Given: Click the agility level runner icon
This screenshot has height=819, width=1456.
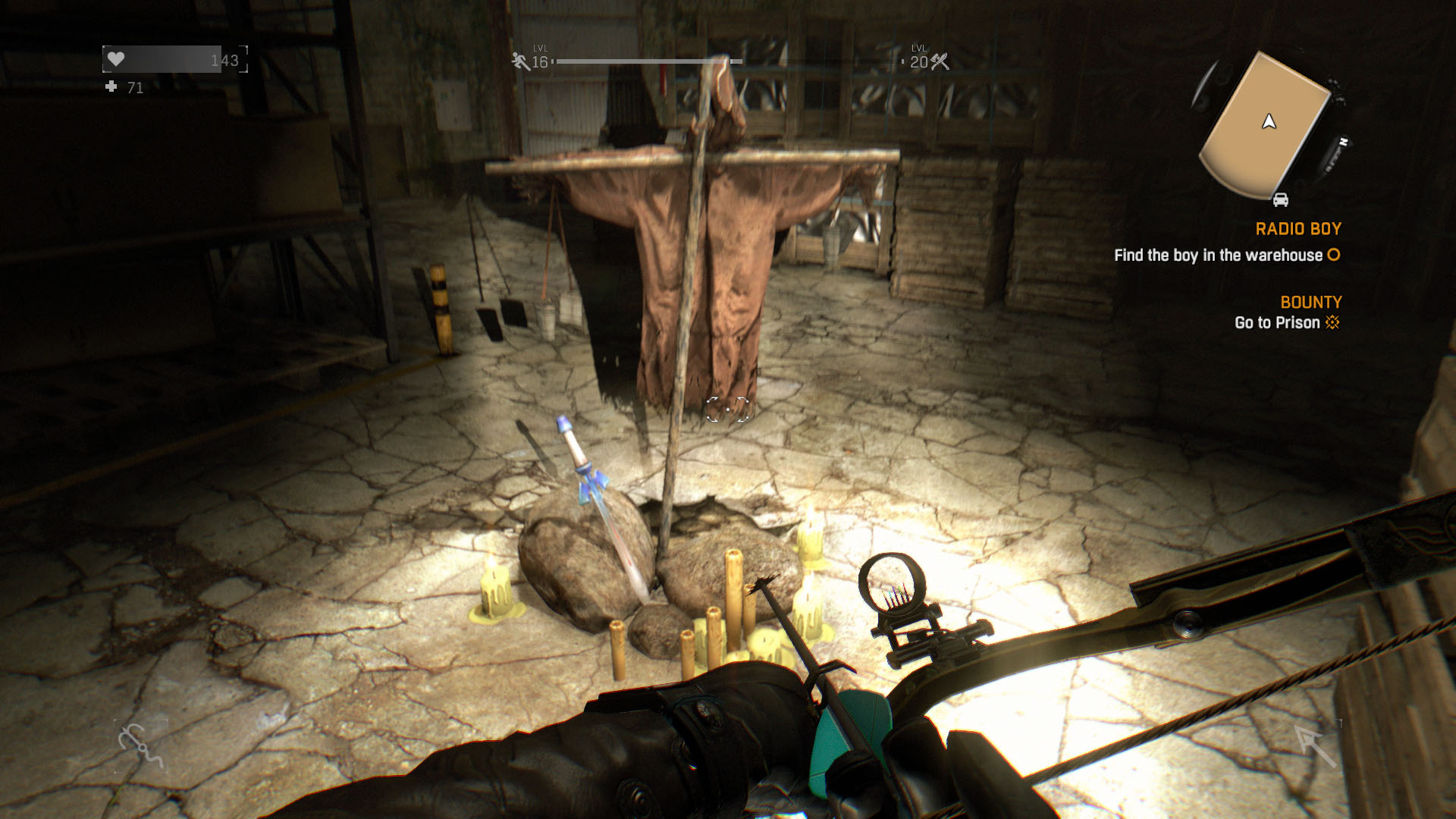Looking at the screenshot, I should tap(520, 61).
